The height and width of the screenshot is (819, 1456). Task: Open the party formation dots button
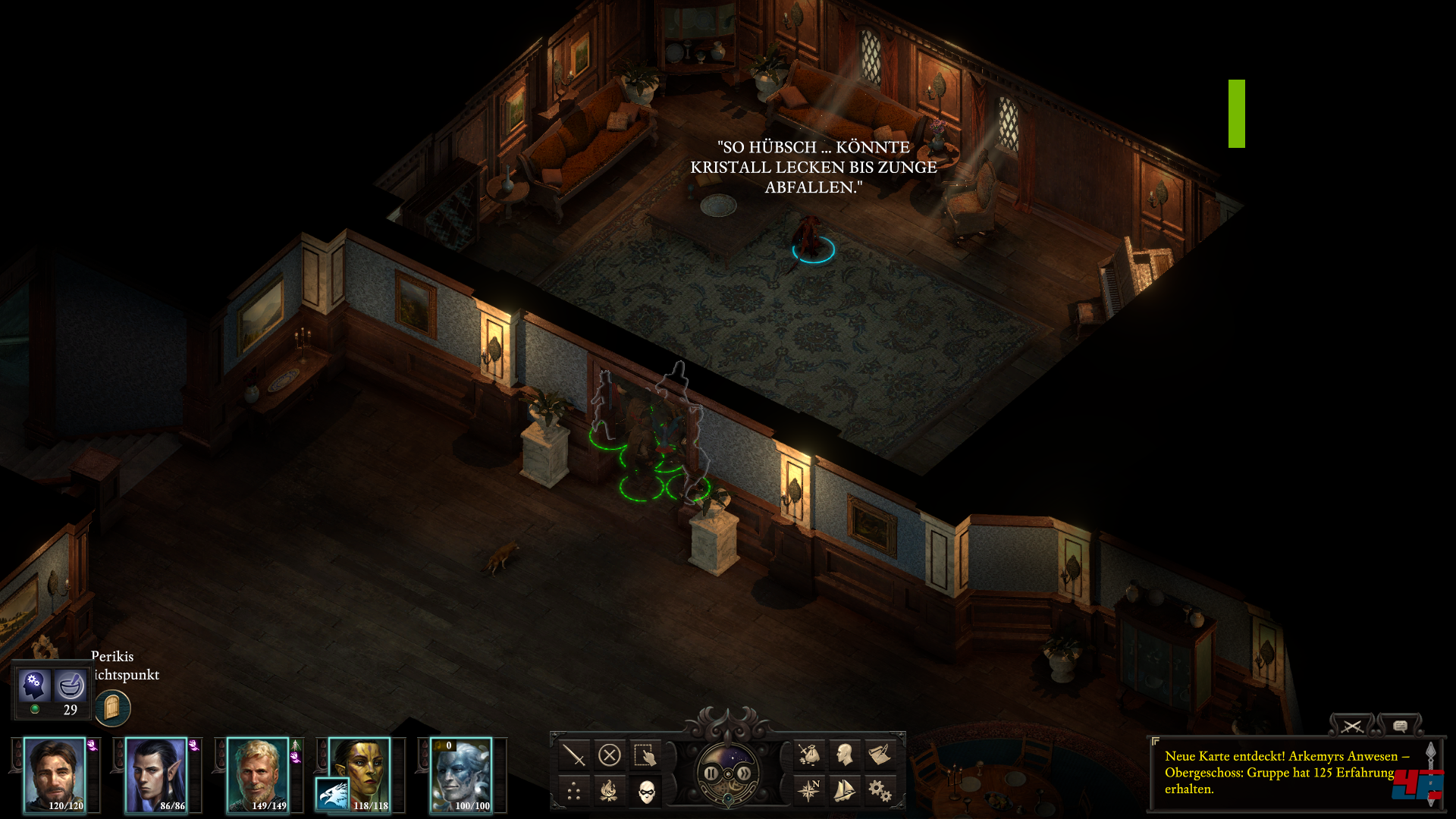click(x=573, y=792)
